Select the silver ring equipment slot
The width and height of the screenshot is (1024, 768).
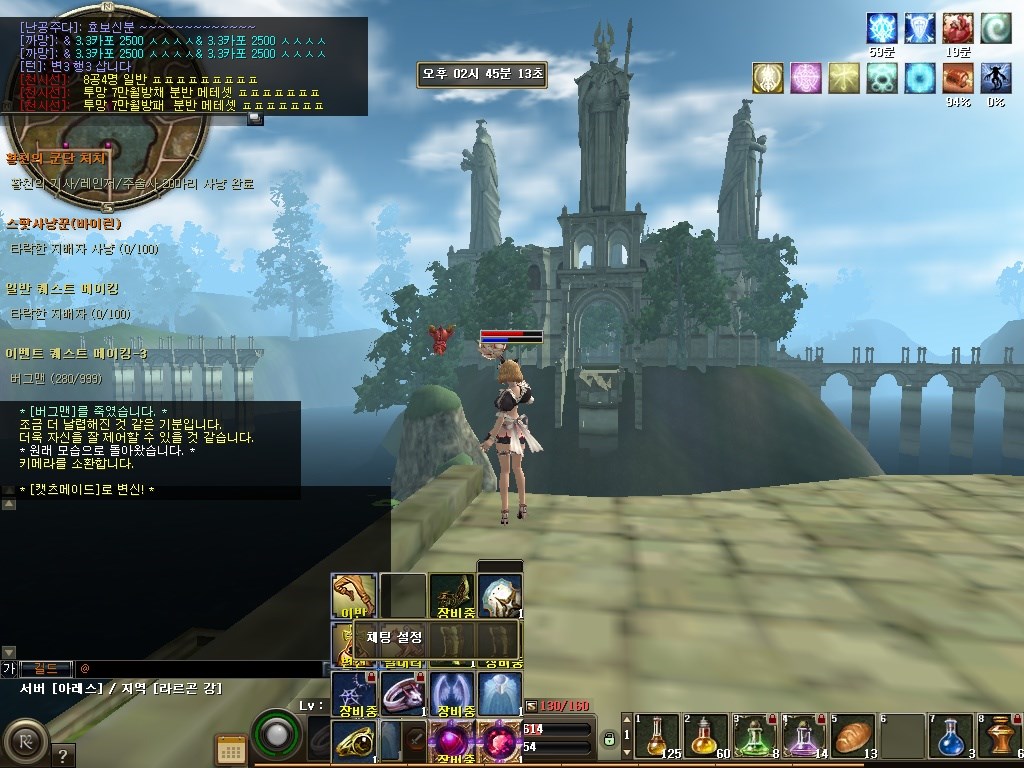[x=402, y=692]
